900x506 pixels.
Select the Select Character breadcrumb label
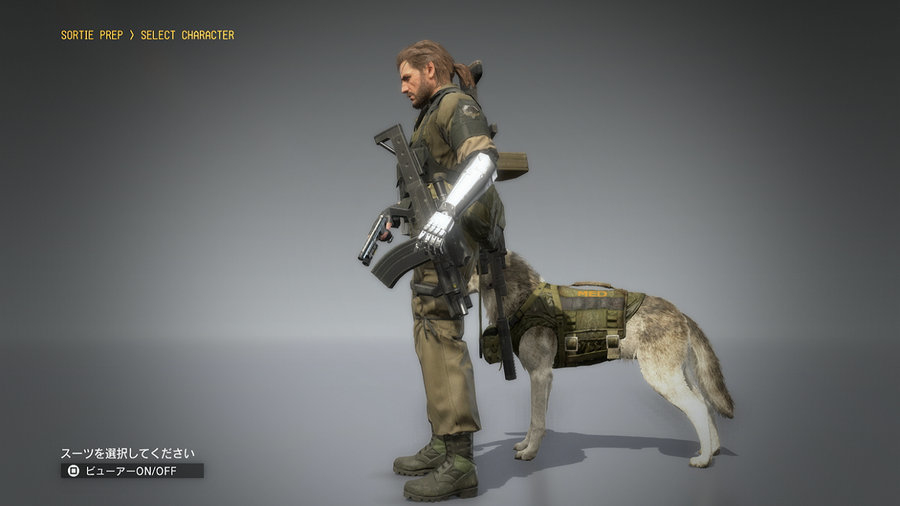coord(187,35)
